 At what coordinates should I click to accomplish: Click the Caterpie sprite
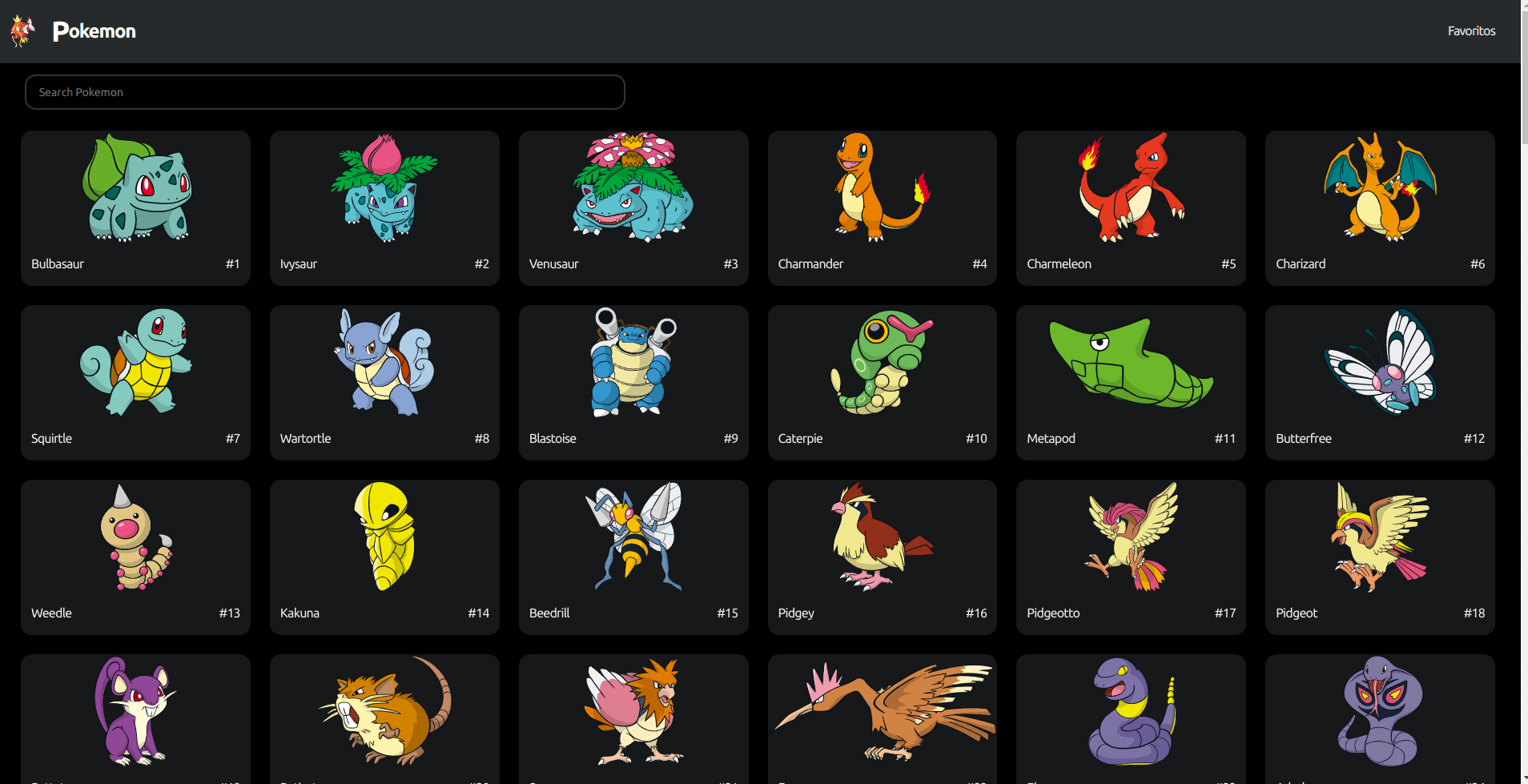click(x=881, y=364)
